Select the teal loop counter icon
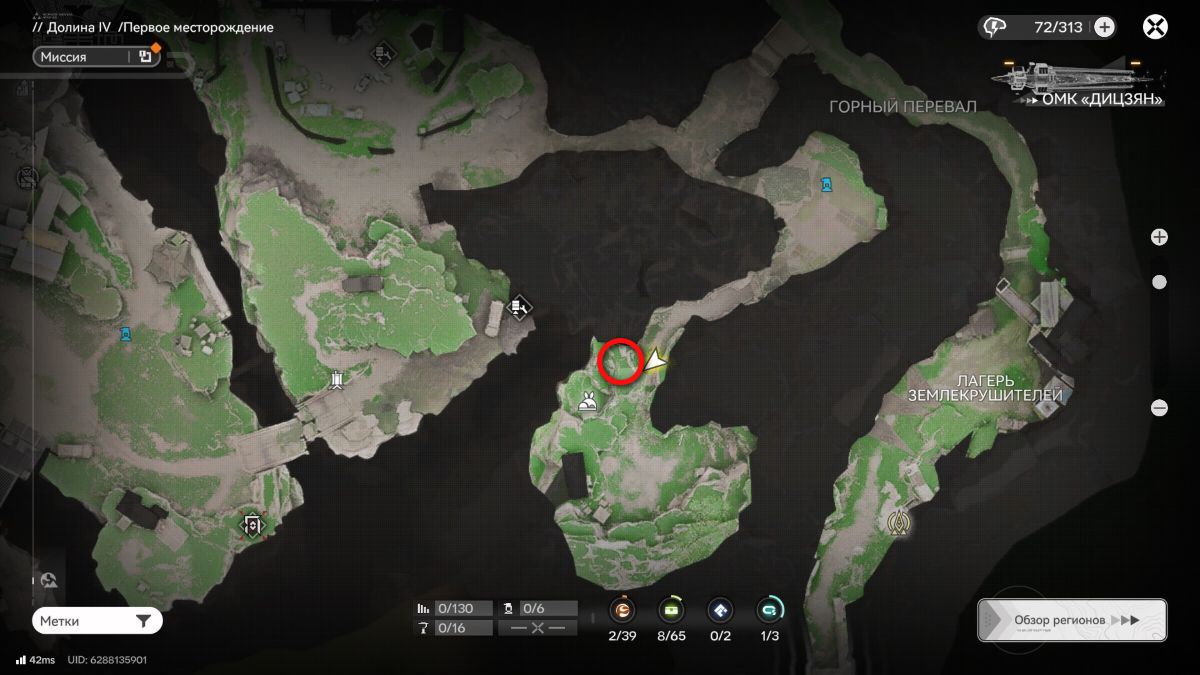 pyautogui.click(x=769, y=609)
